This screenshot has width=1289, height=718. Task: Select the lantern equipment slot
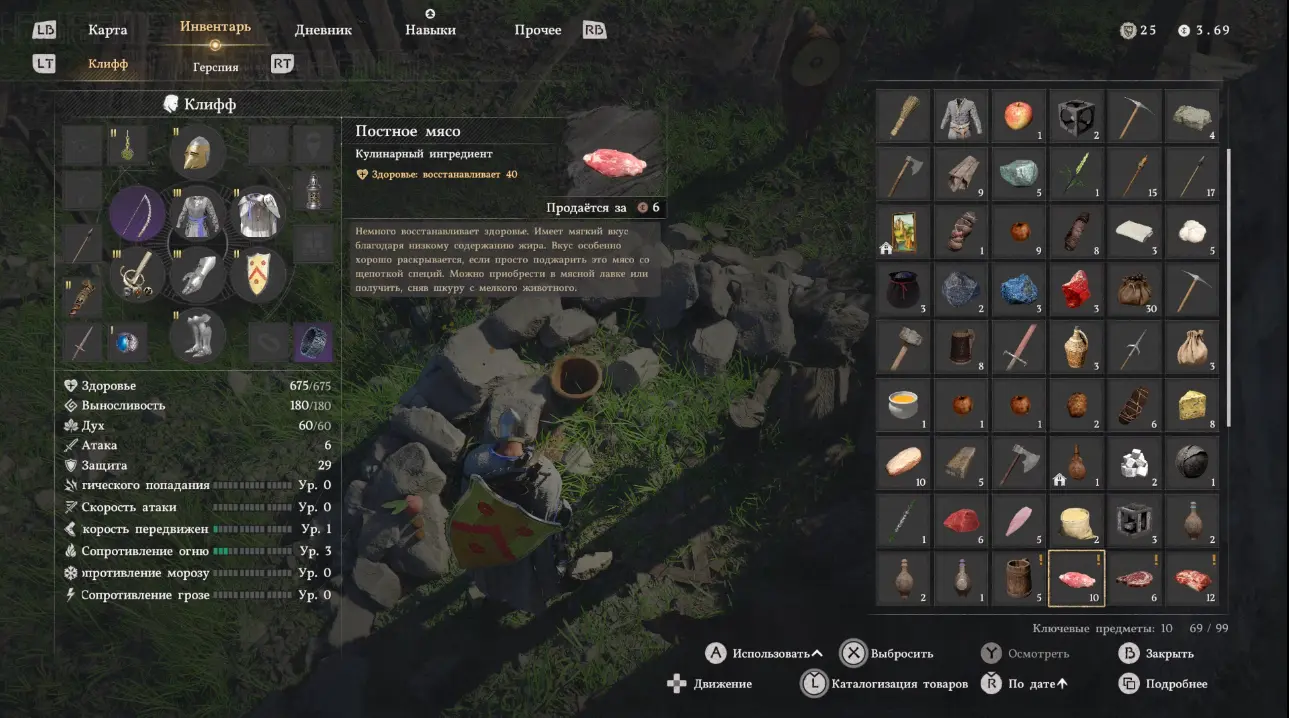click(x=314, y=190)
